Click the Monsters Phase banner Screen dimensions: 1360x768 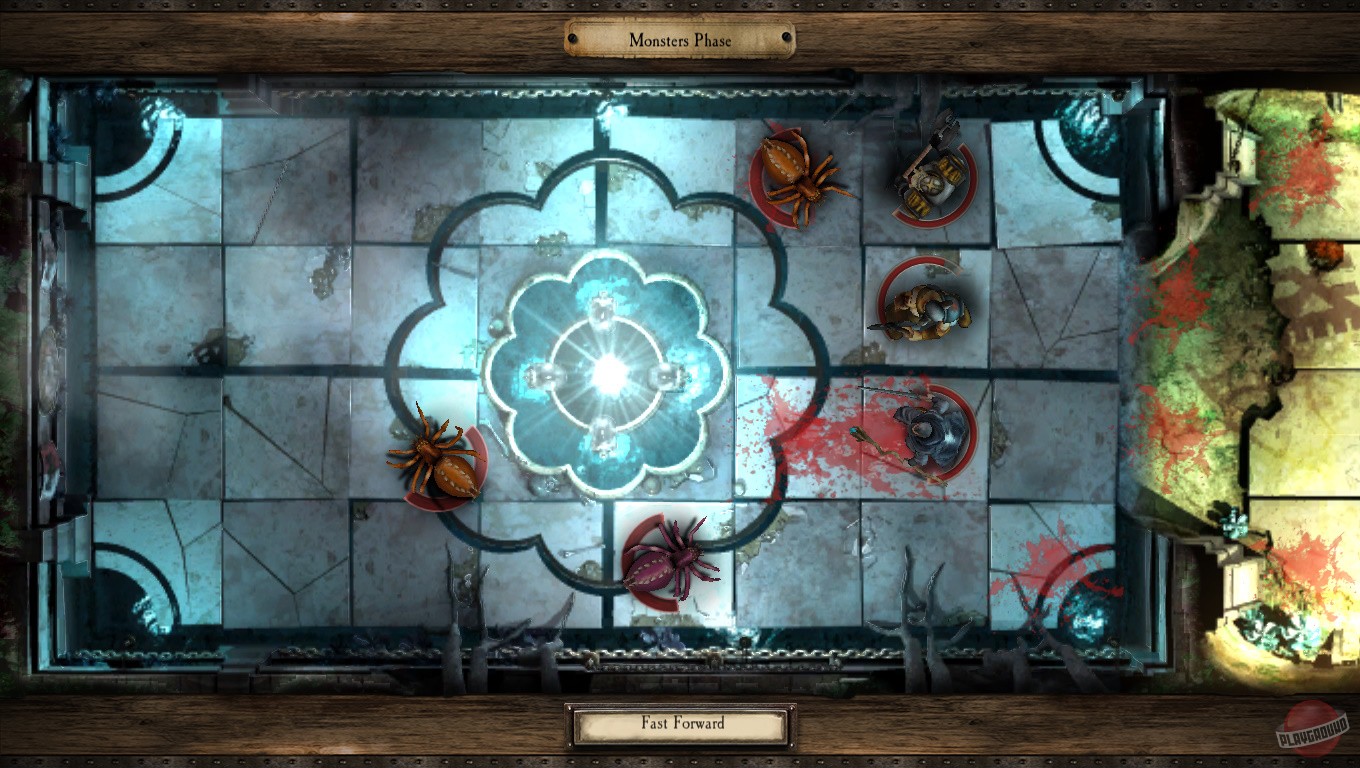[678, 40]
